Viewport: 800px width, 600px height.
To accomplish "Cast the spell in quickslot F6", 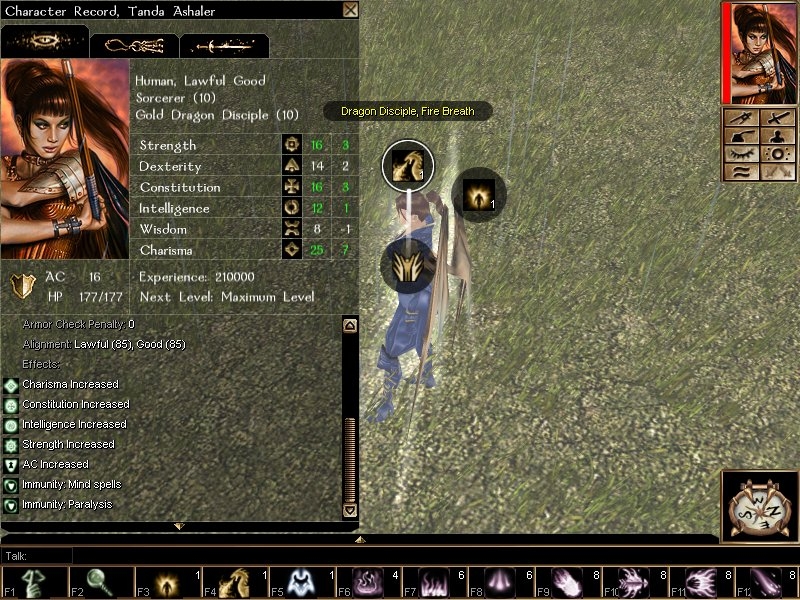I will click(369, 583).
